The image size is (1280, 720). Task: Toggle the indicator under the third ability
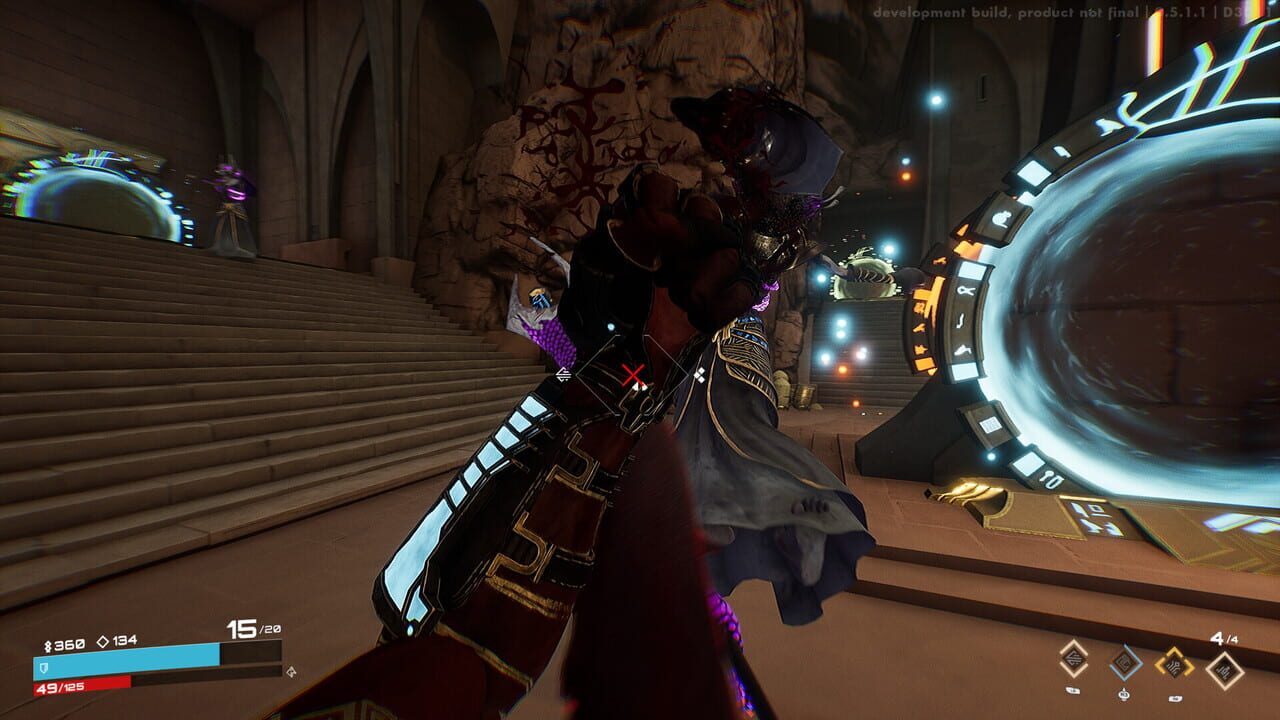(x=1174, y=698)
